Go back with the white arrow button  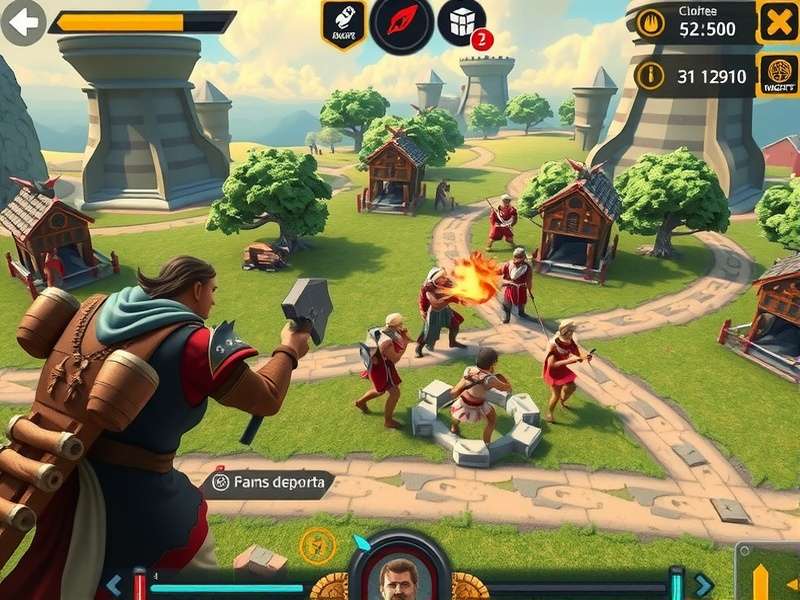pos(23,22)
